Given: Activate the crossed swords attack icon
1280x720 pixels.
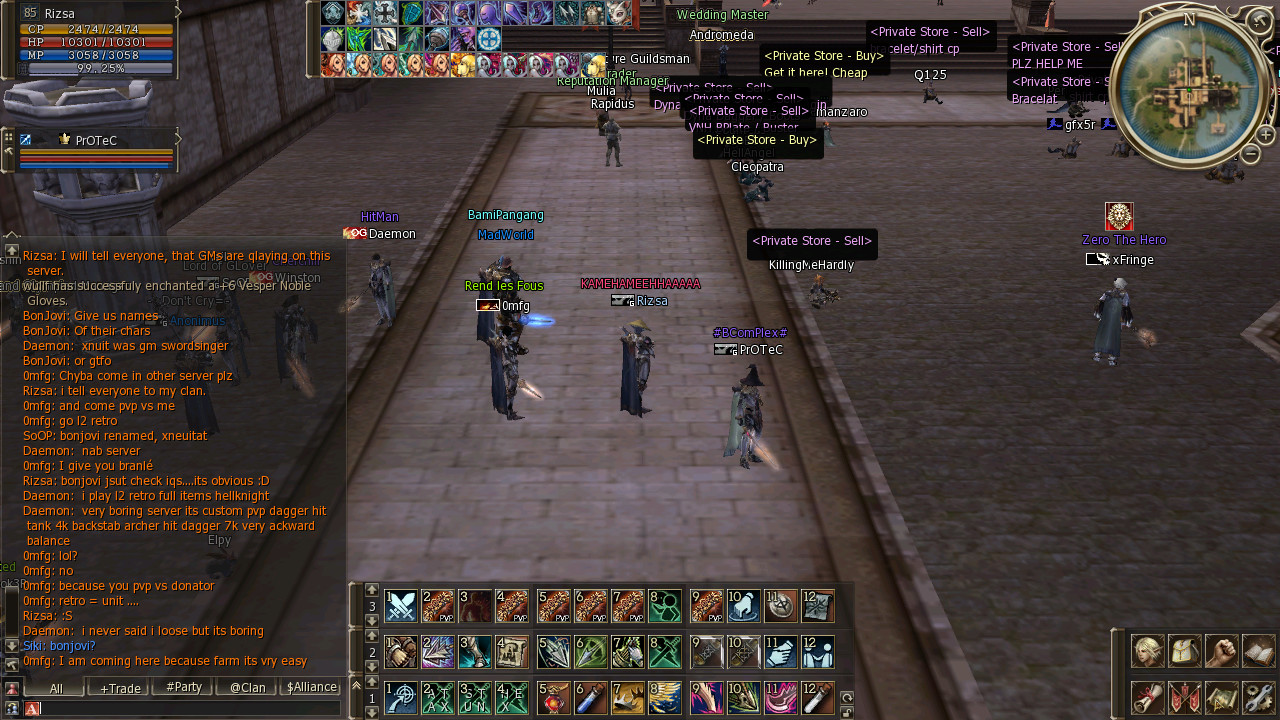Looking at the screenshot, I should 401,606.
